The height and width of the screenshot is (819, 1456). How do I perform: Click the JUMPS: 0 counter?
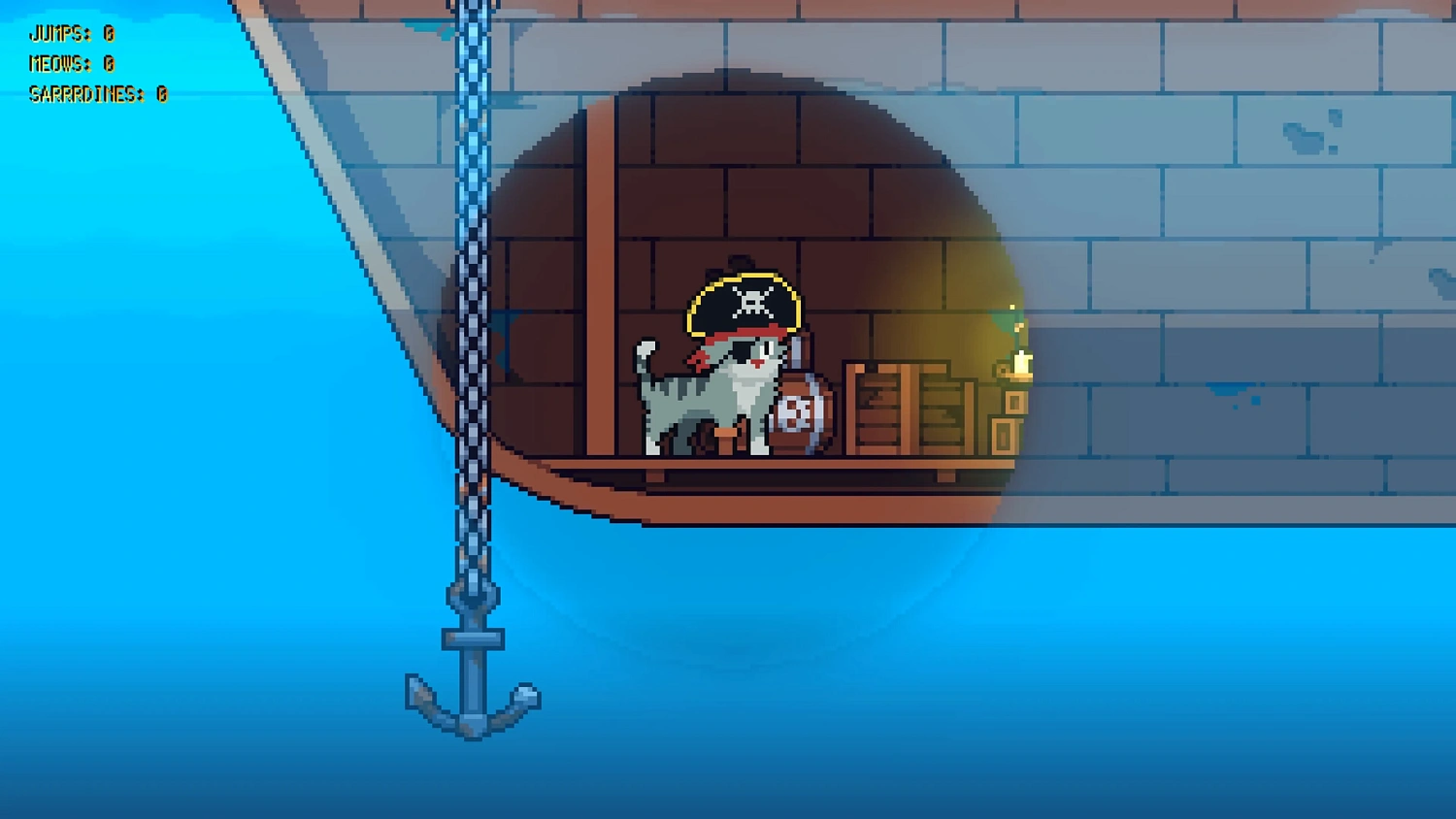pyautogui.click(x=71, y=33)
